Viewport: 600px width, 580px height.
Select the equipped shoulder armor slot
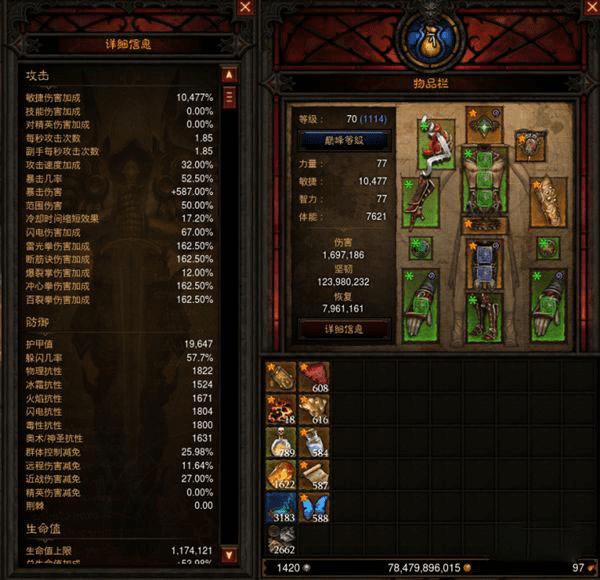point(437,144)
